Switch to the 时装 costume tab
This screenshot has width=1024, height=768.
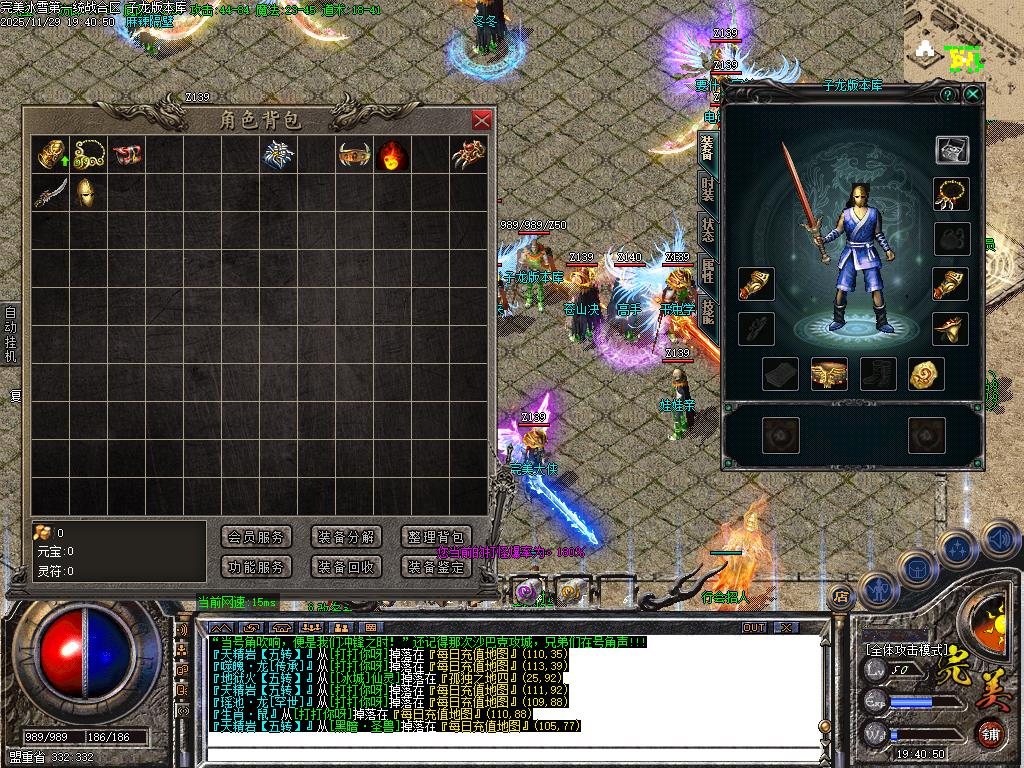coord(708,187)
